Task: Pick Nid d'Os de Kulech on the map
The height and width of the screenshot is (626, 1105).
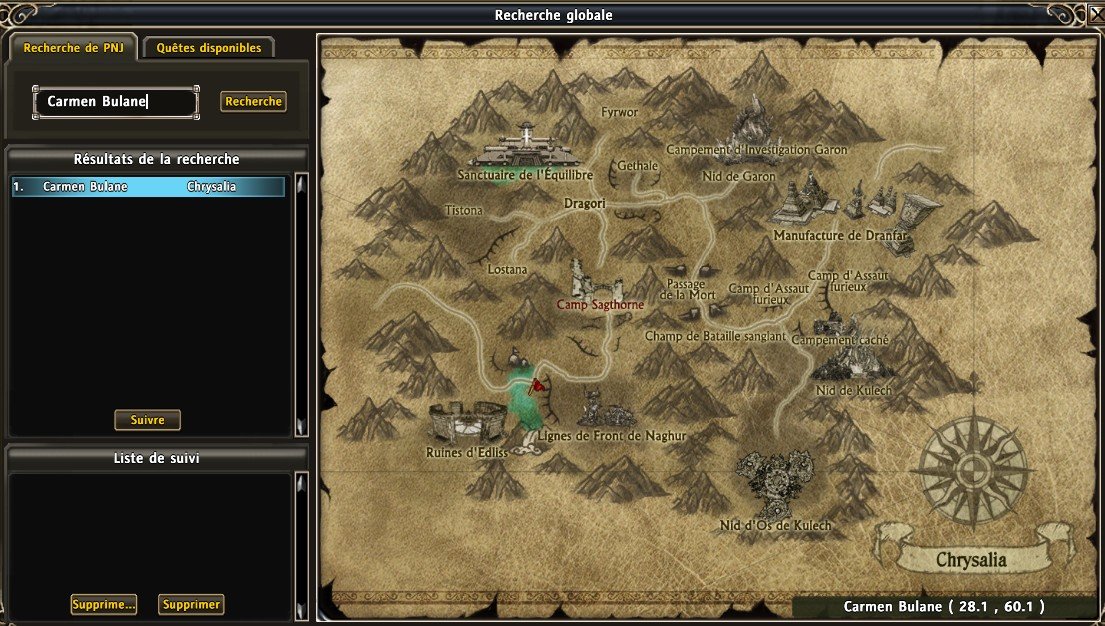Action: pos(775,490)
